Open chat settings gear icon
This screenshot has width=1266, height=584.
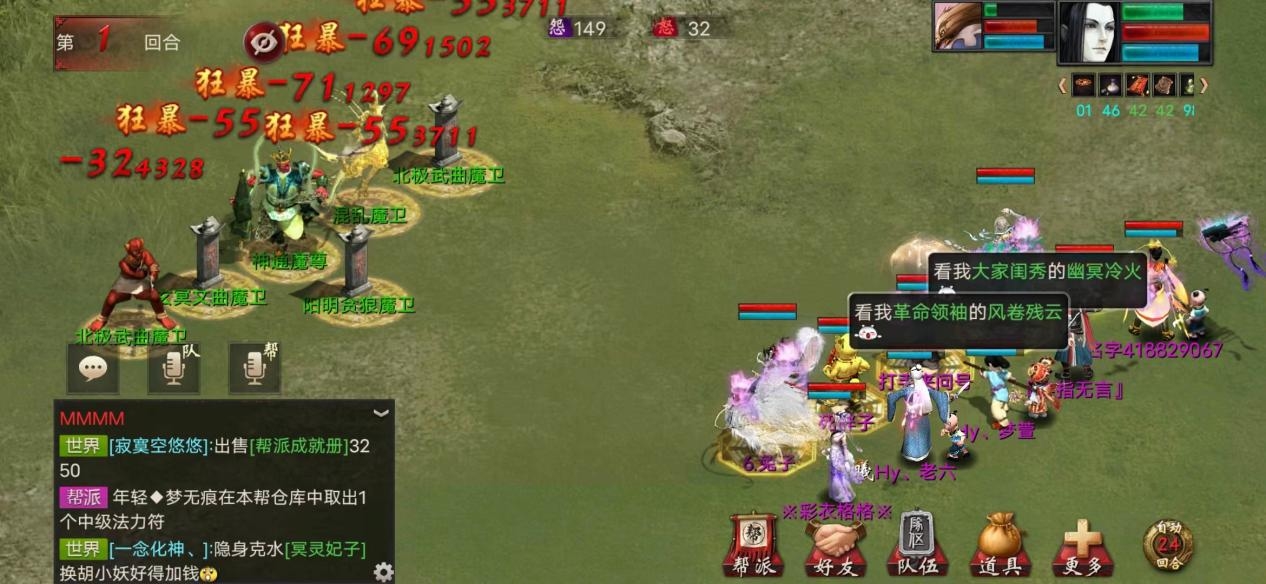pos(383,571)
